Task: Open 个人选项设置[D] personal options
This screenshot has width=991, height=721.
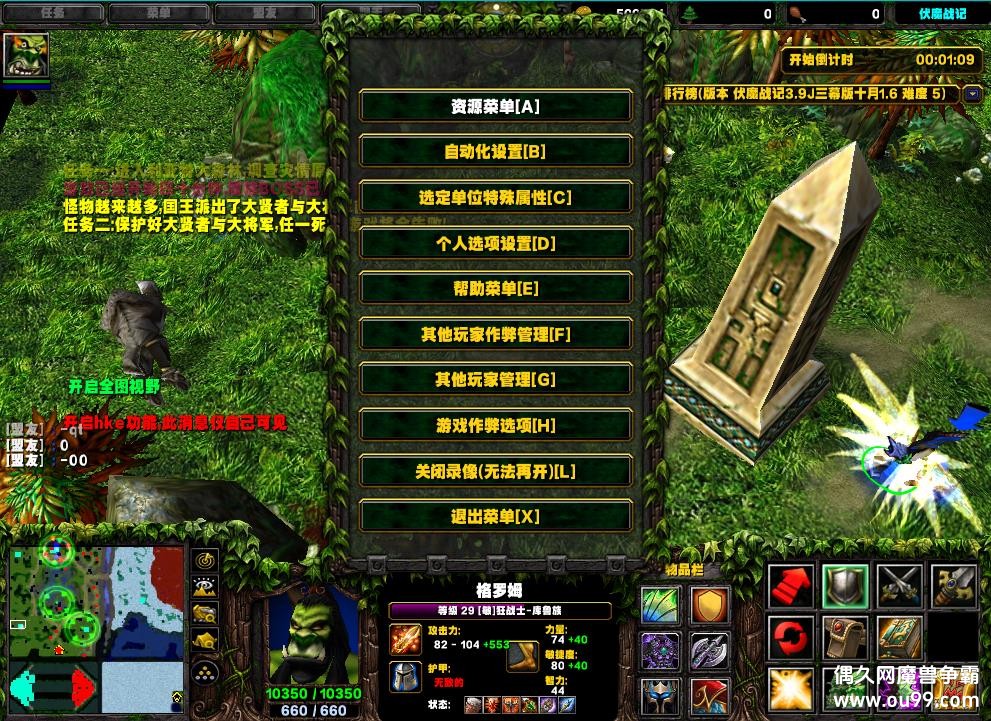Action: [495, 243]
